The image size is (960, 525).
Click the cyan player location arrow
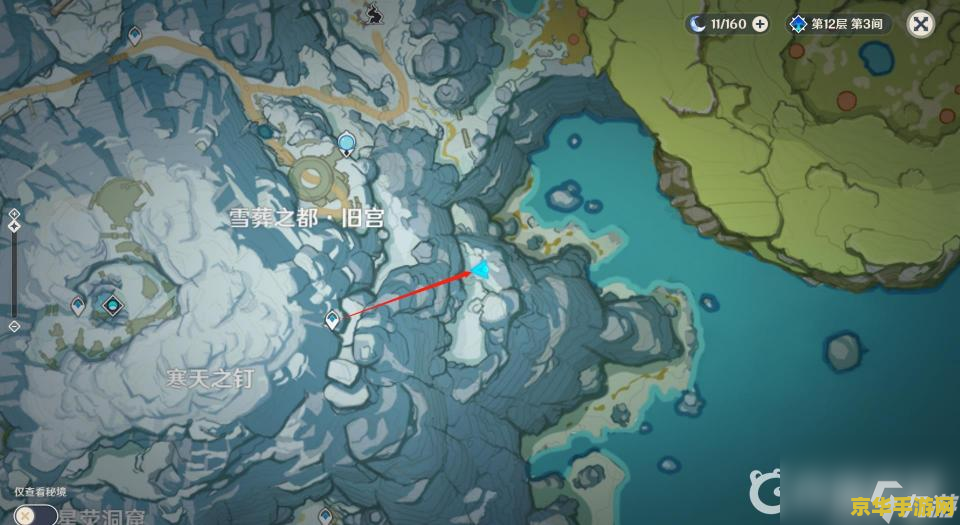pos(482,269)
